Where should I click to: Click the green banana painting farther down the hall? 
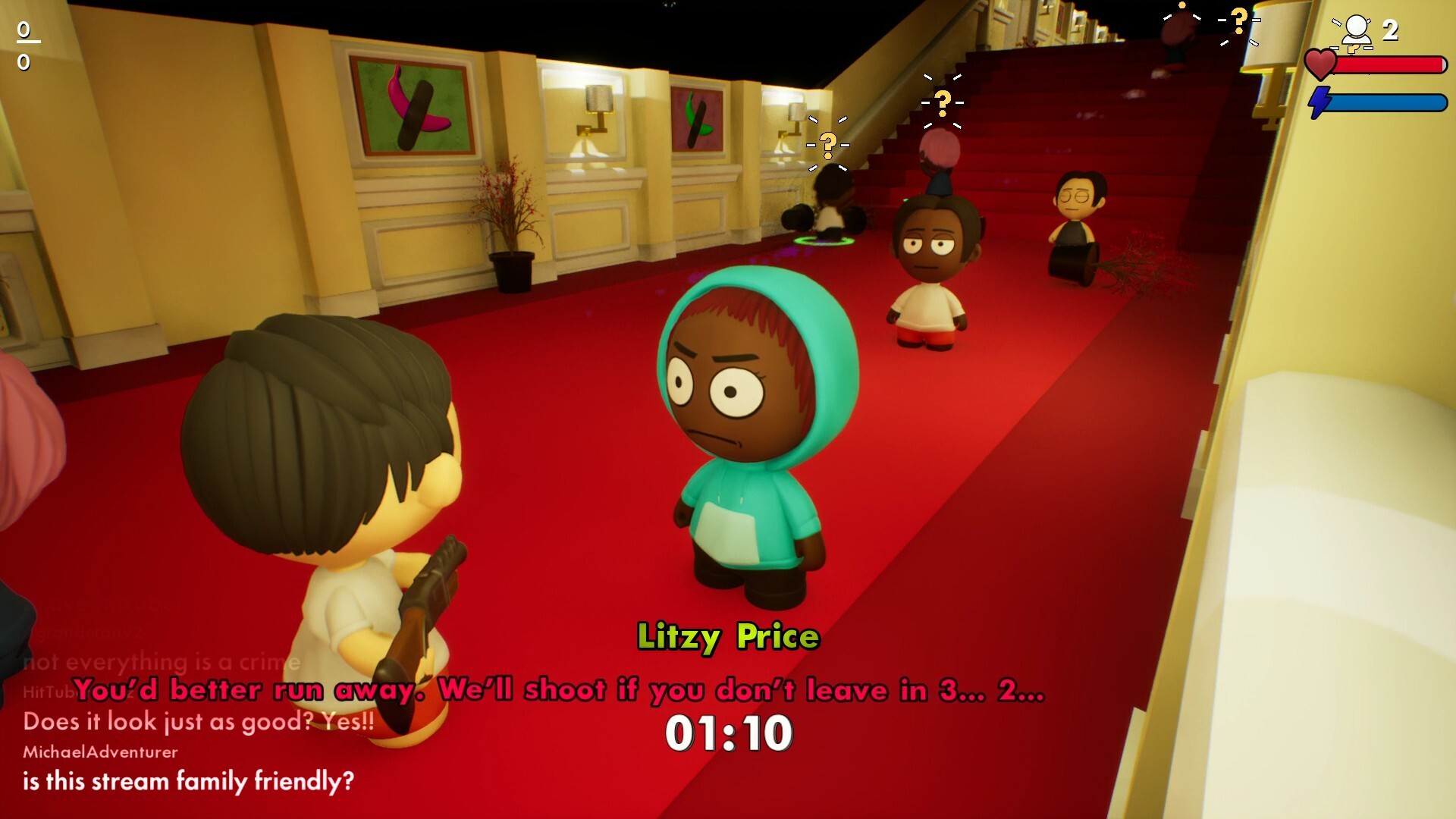click(x=698, y=119)
